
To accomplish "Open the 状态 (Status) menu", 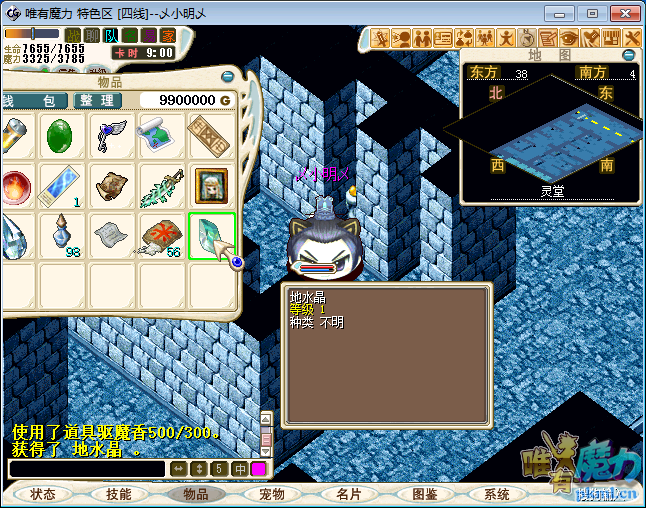I will pyautogui.click(x=43, y=494).
